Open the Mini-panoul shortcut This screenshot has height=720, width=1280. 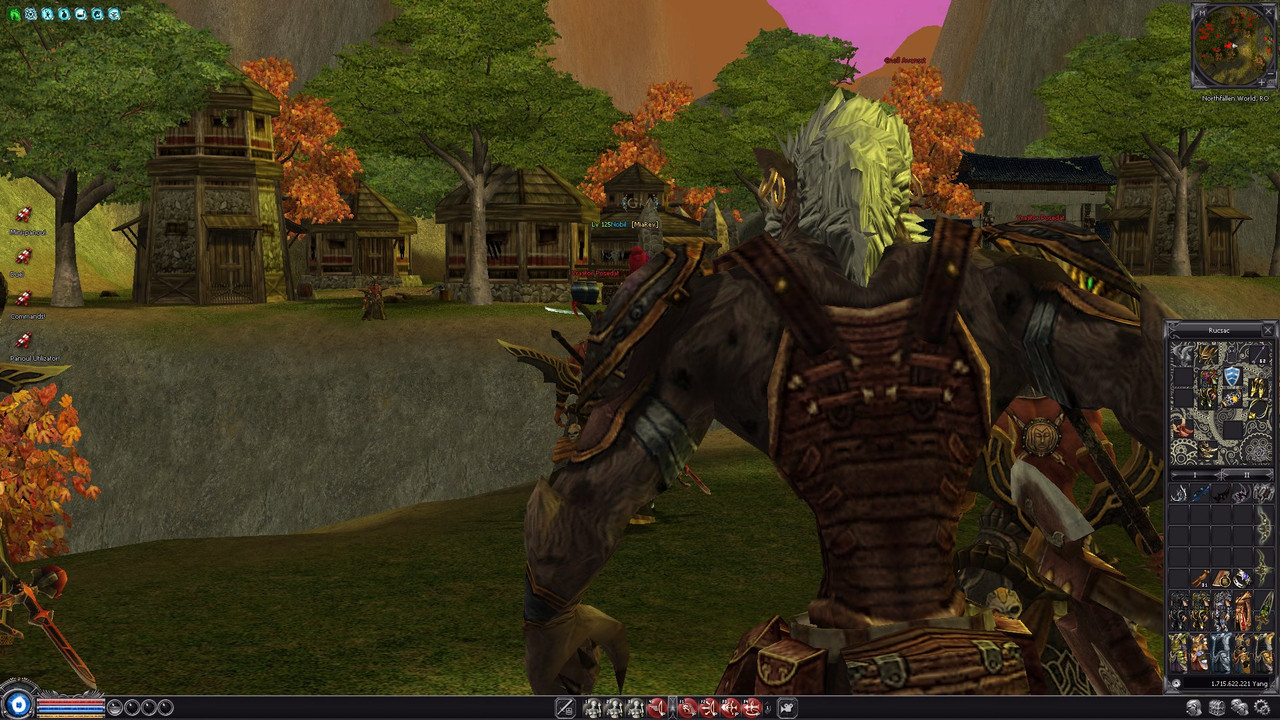point(24,216)
